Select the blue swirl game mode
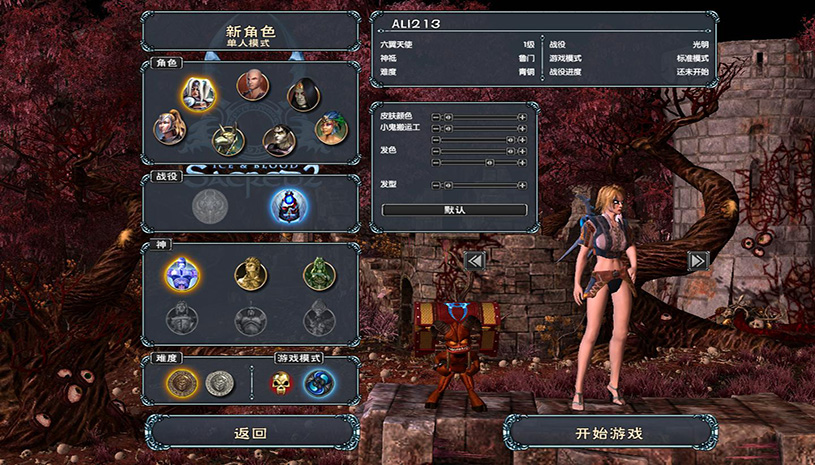815x465 pixels. [319, 382]
